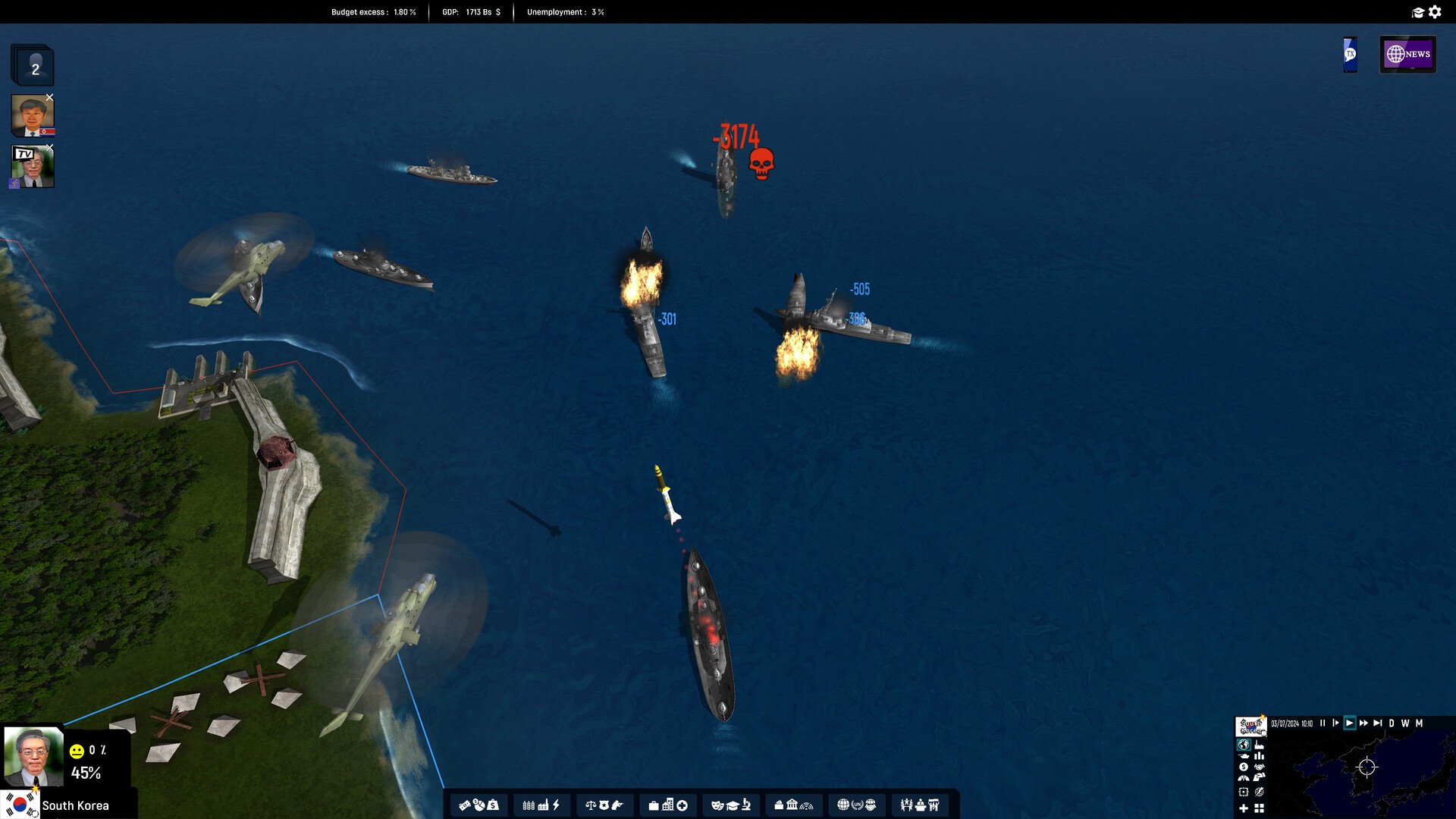Viewport: 1456px width, 819px height.
Task: Open the budget and finance ministry menu
Action: click(x=479, y=805)
